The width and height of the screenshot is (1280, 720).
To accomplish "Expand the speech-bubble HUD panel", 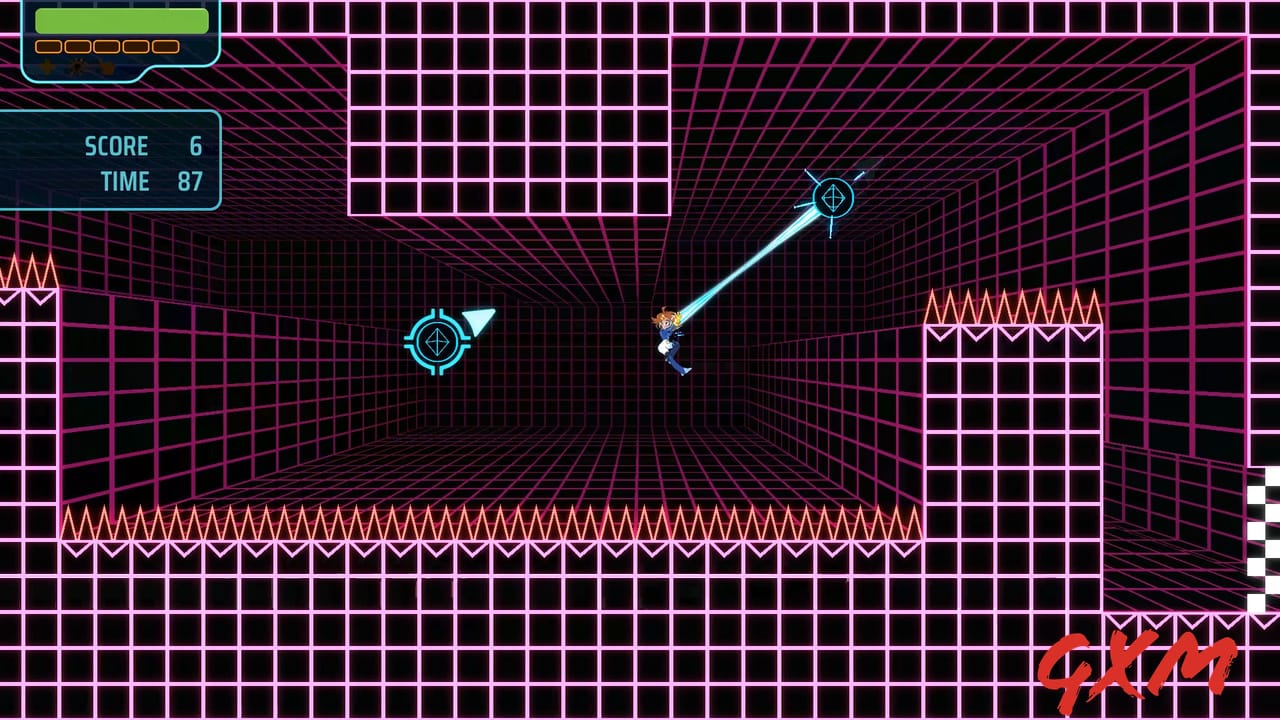I will point(120,40).
